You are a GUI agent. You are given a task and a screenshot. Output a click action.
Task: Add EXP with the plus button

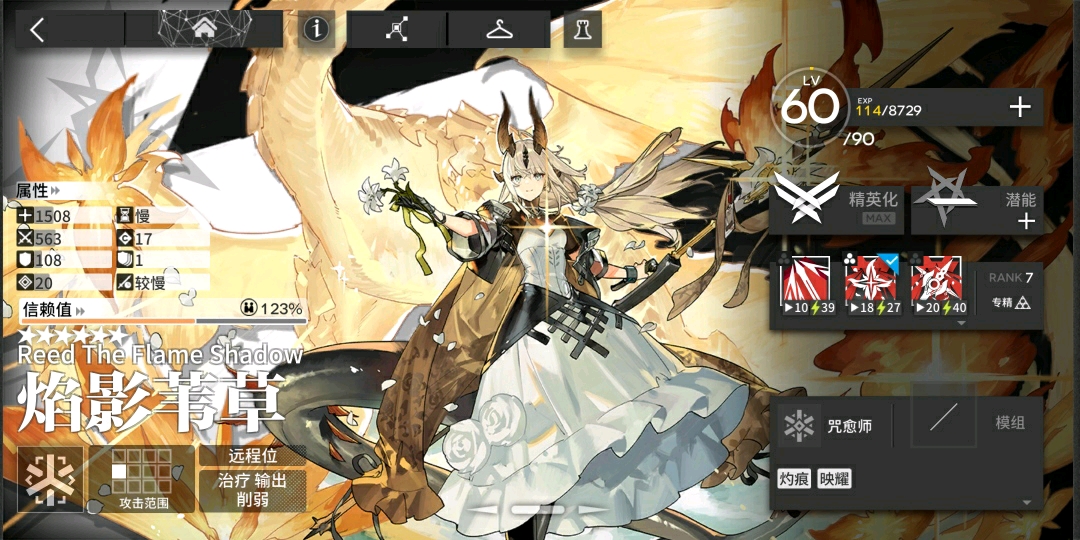click(x=1020, y=107)
